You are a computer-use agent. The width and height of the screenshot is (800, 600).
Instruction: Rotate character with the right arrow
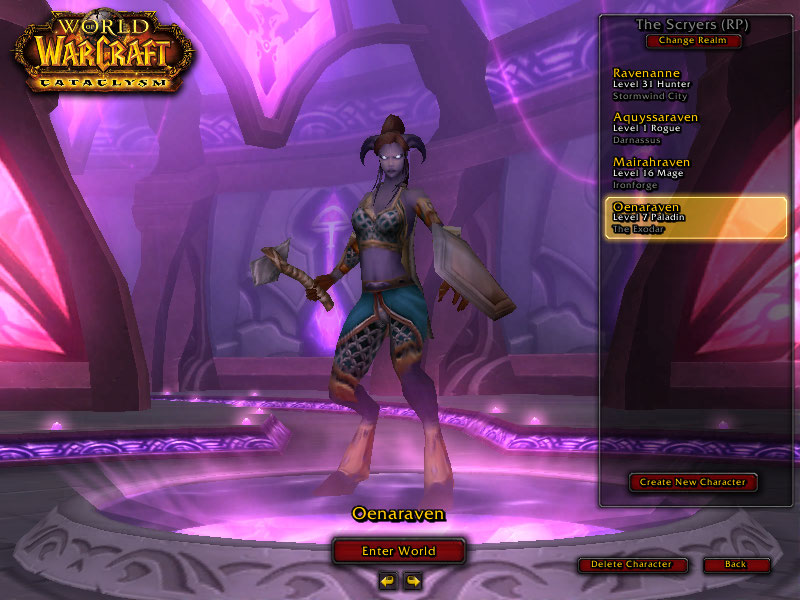point(412,580)
